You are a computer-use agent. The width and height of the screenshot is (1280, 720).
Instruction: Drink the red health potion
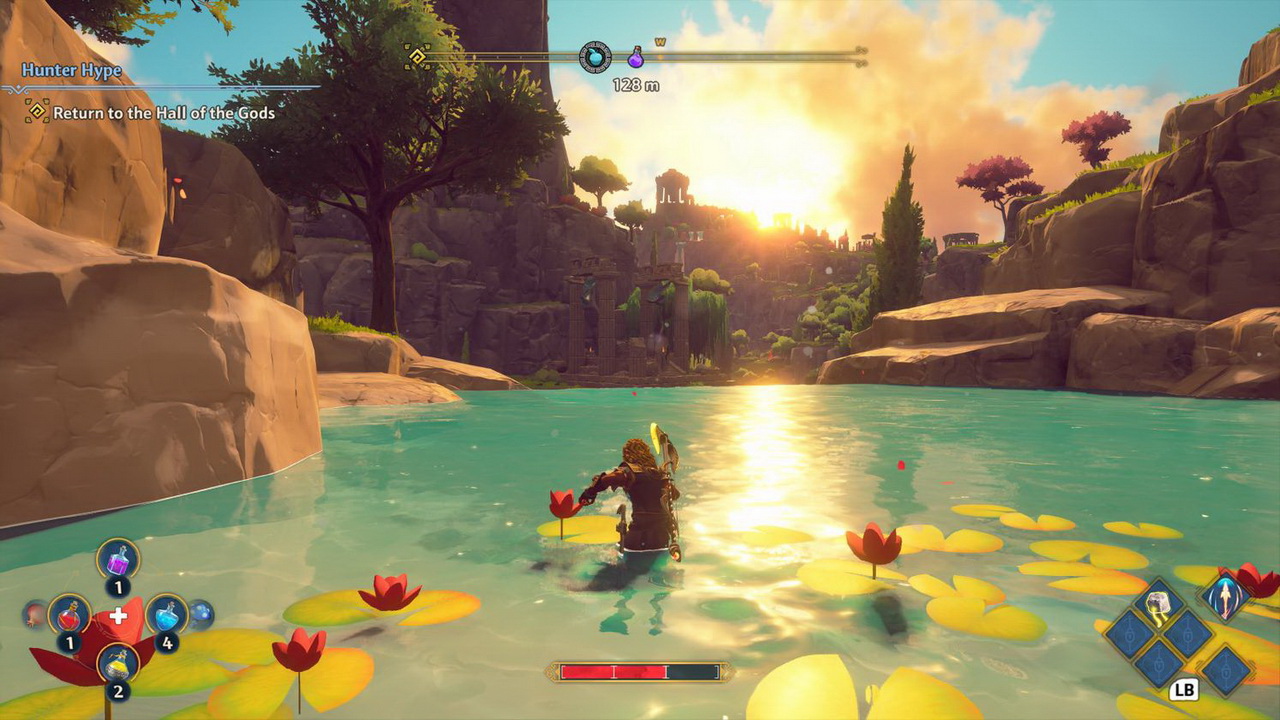coord(69,614)
